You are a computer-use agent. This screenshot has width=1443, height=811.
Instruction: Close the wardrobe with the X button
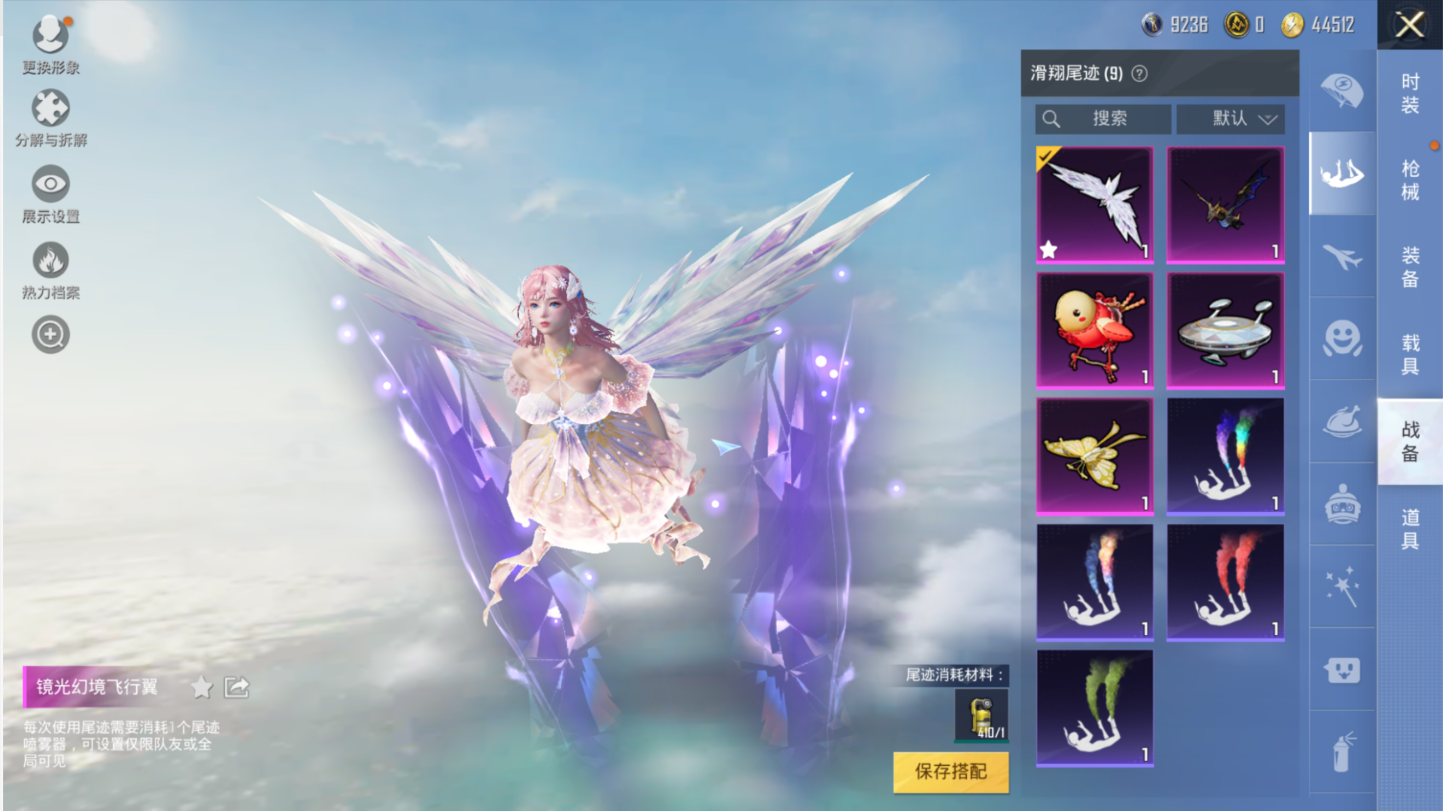[1409, 25]
